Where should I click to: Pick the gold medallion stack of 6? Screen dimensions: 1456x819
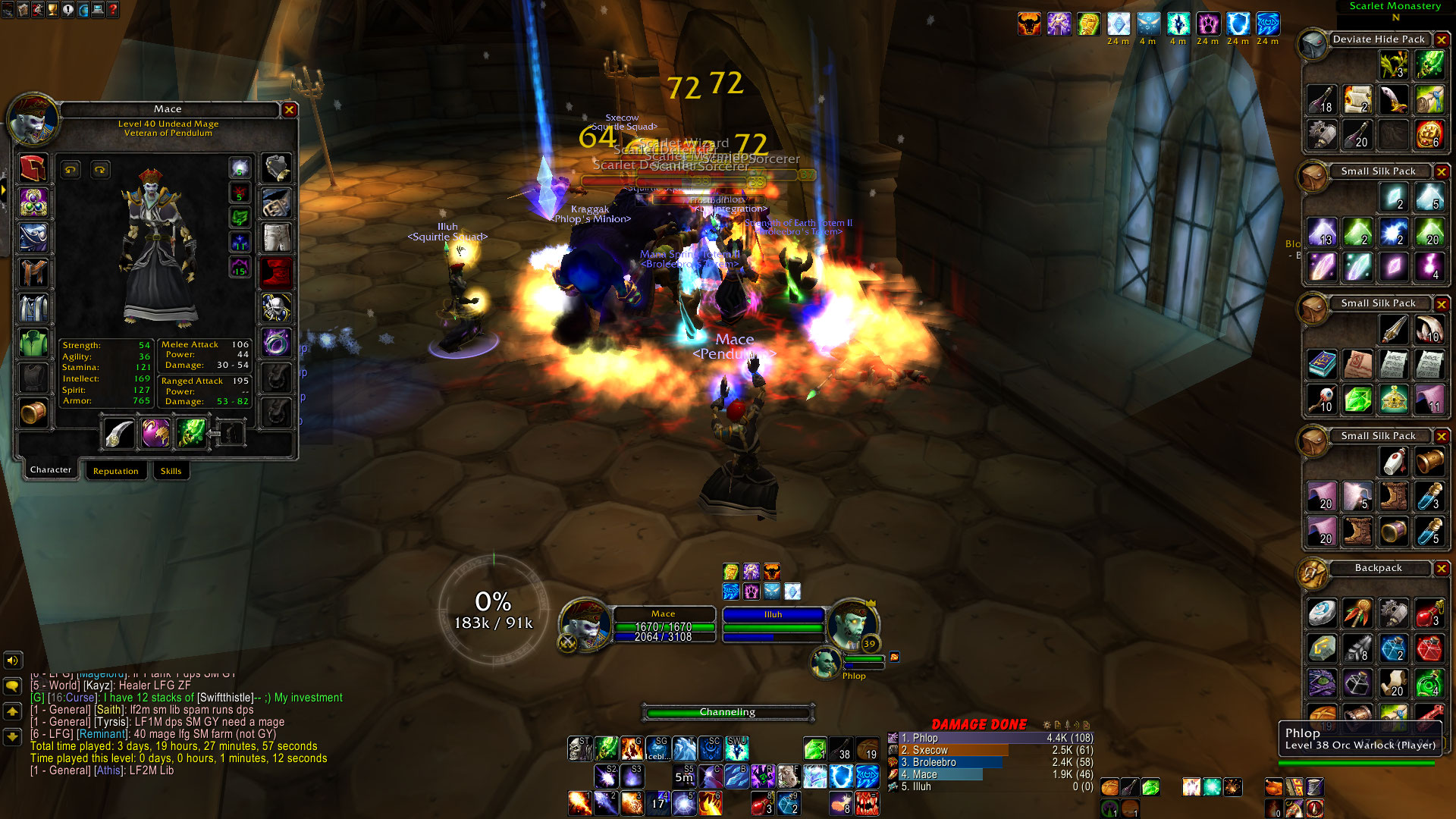click(x=1429, y=135)
